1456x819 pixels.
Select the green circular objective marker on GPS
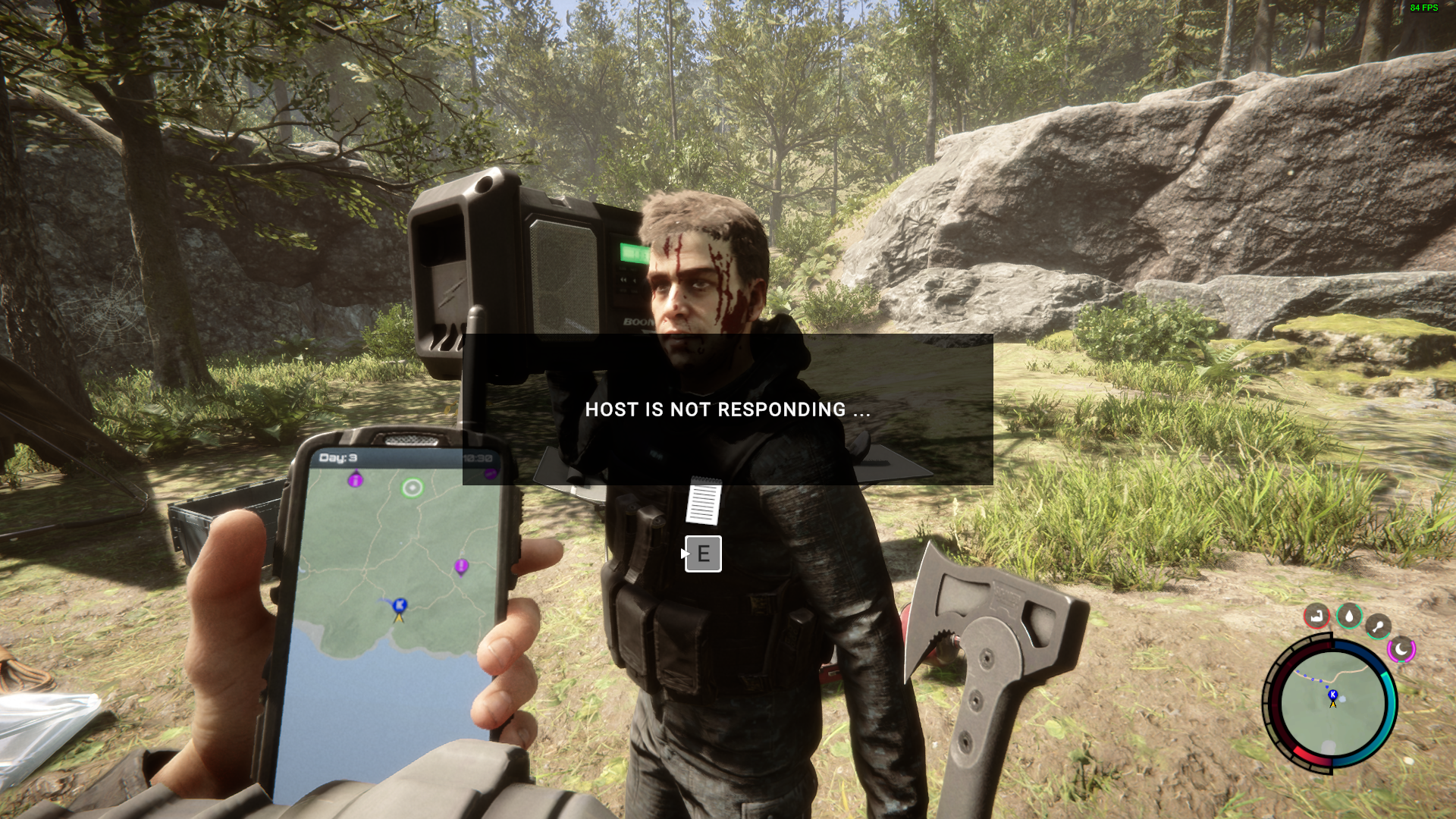(x=412, y=488)
